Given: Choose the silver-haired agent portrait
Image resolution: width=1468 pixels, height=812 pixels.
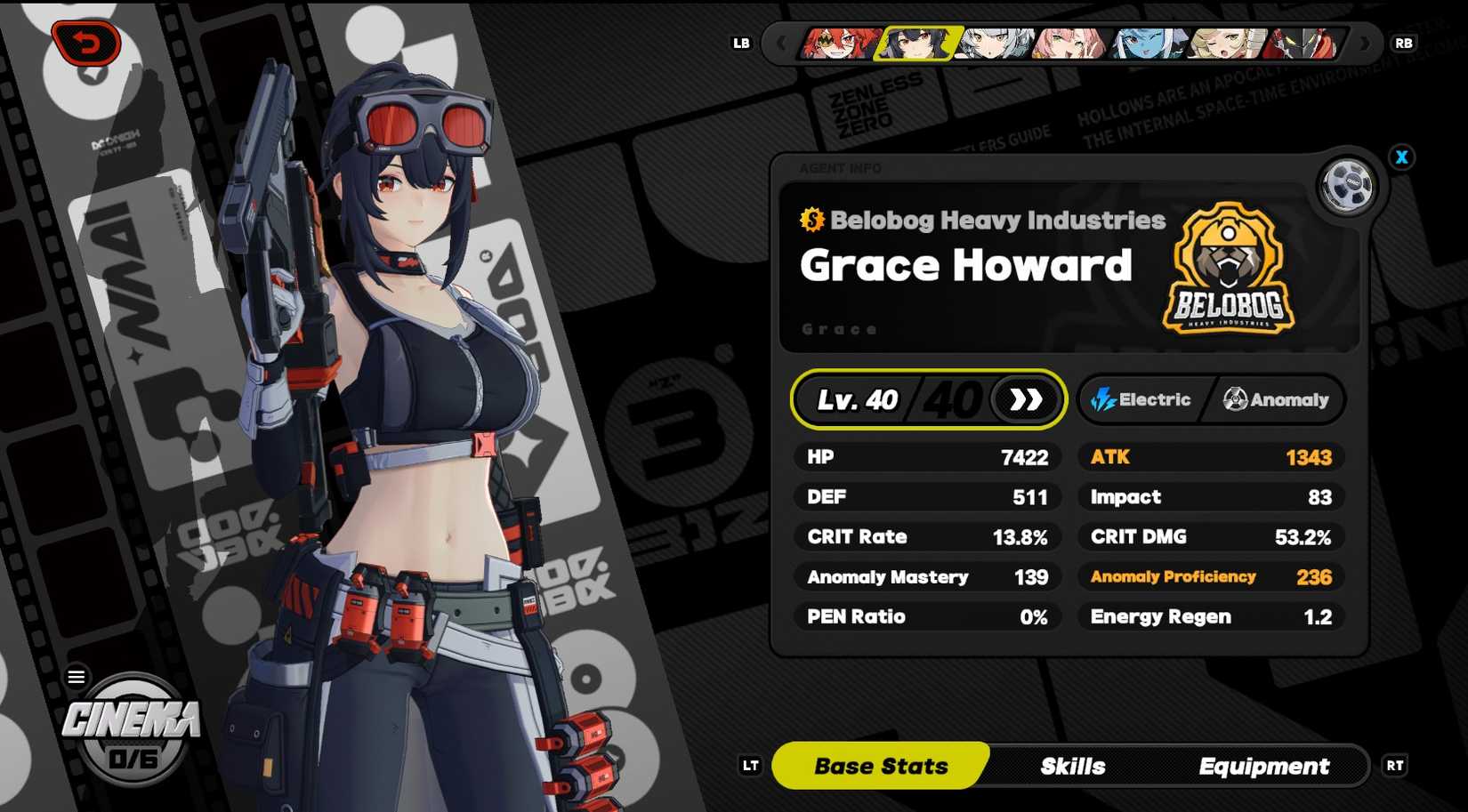Looking at the screenshot, I should [995, 43].
